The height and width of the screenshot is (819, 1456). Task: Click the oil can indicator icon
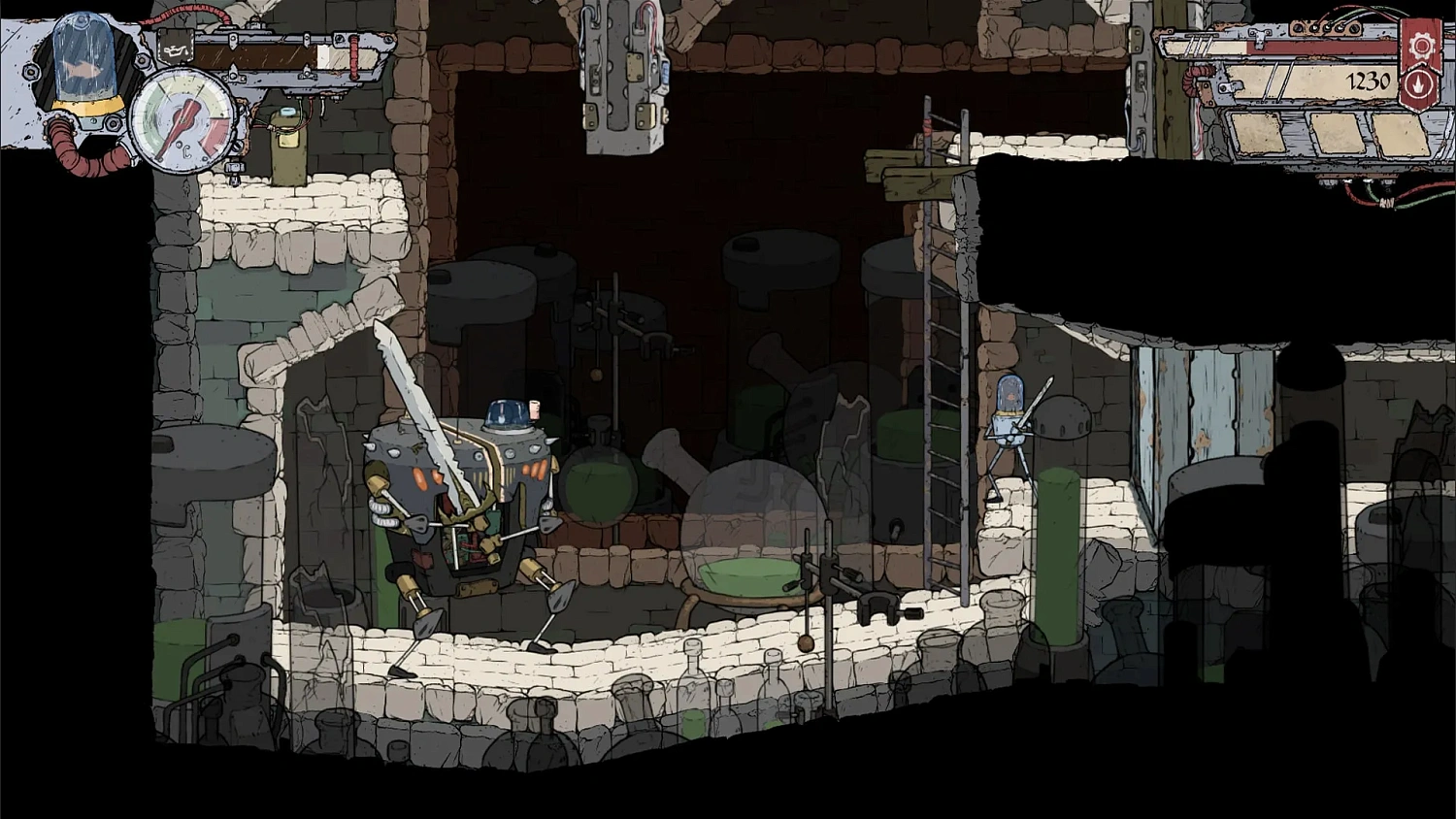pyautogui.click(x=176, y=51)
